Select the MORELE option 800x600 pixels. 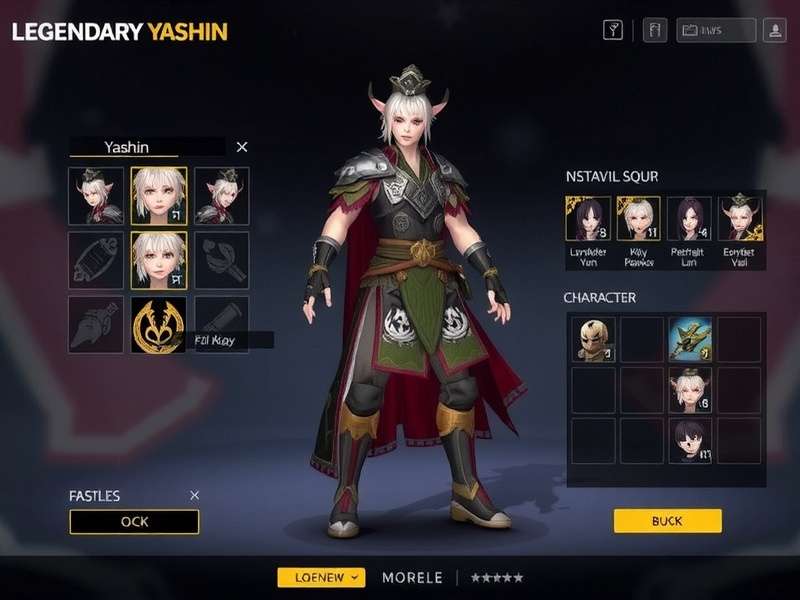(x=412, y=577)
